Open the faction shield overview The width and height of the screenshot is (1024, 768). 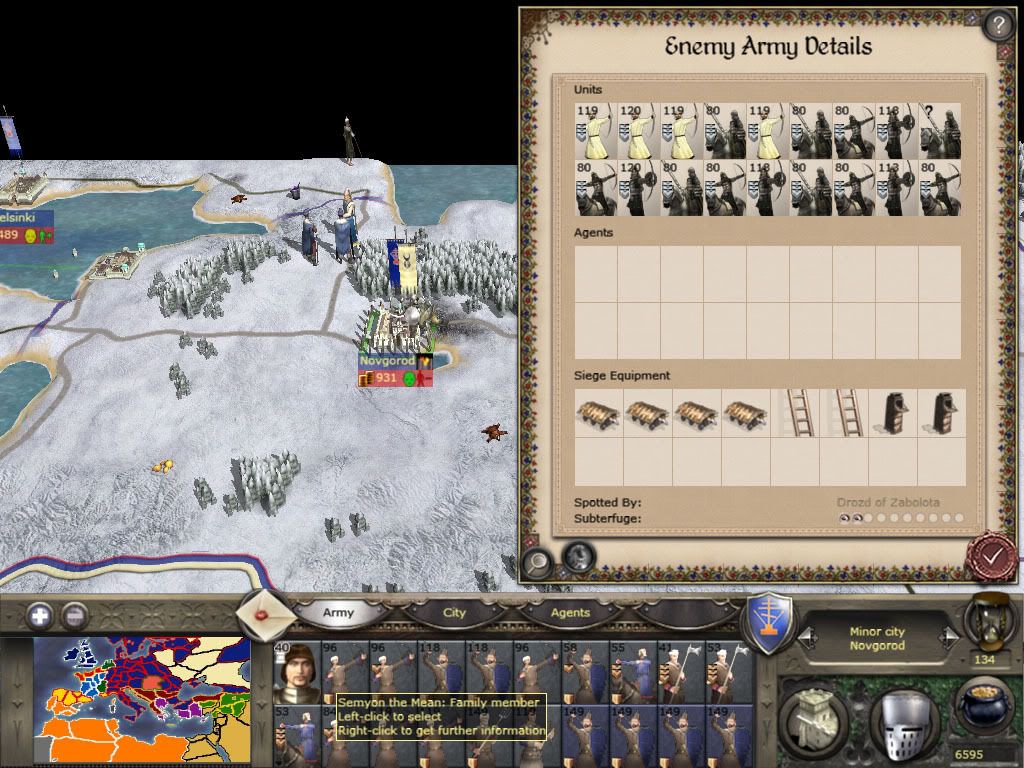tap(771, 622)
